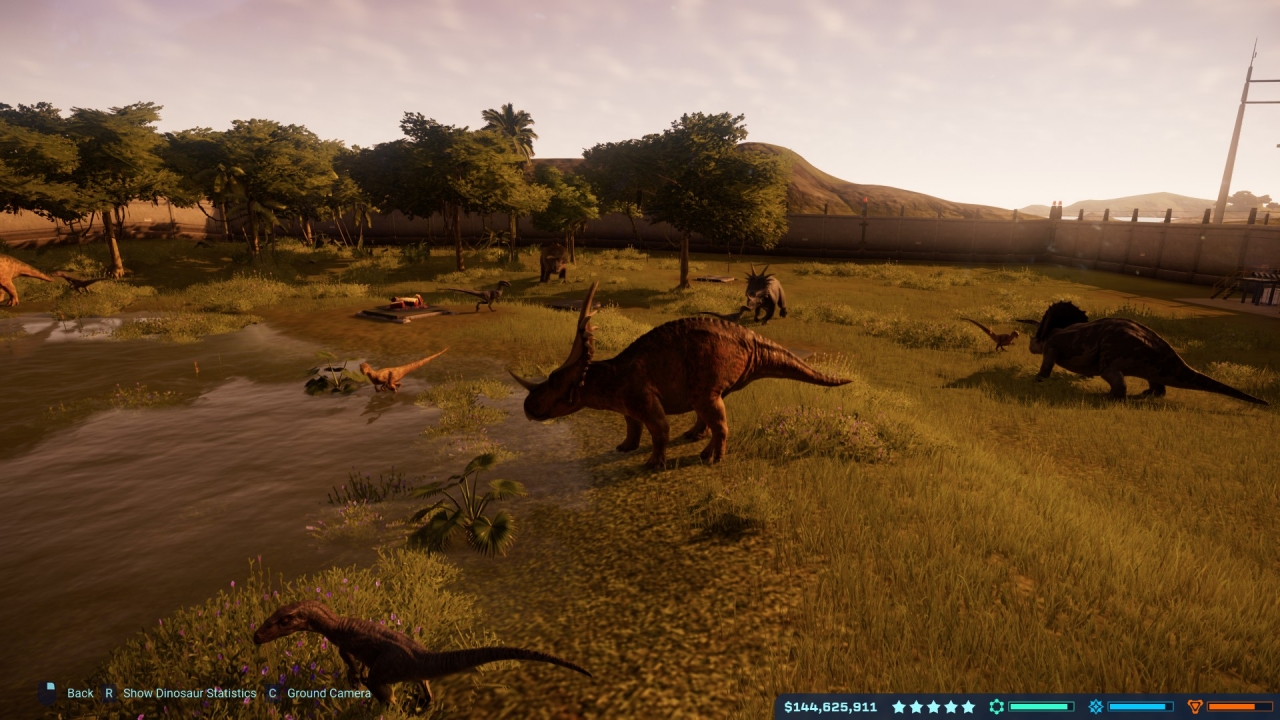1280x720 pixels.
Task: Select the green Science division icon
Action: (x=996, y=707)
